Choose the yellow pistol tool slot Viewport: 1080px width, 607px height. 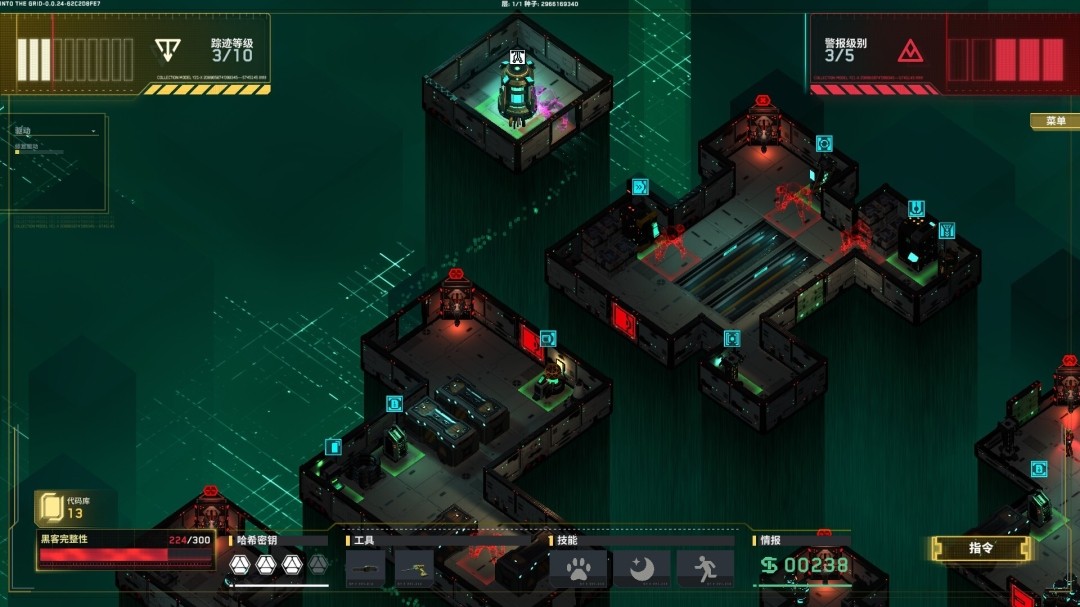[x=414, y=568]
